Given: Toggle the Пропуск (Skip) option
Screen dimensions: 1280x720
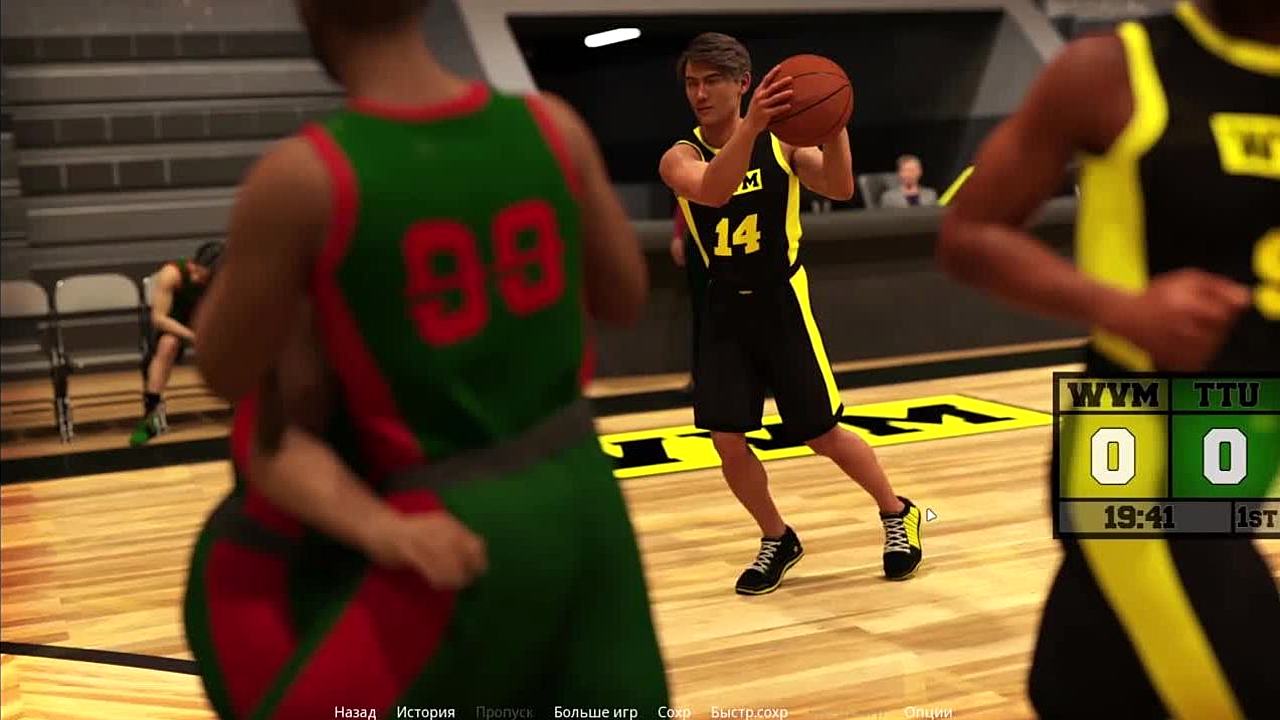Looking at the screenshot, I should [504, 712].
